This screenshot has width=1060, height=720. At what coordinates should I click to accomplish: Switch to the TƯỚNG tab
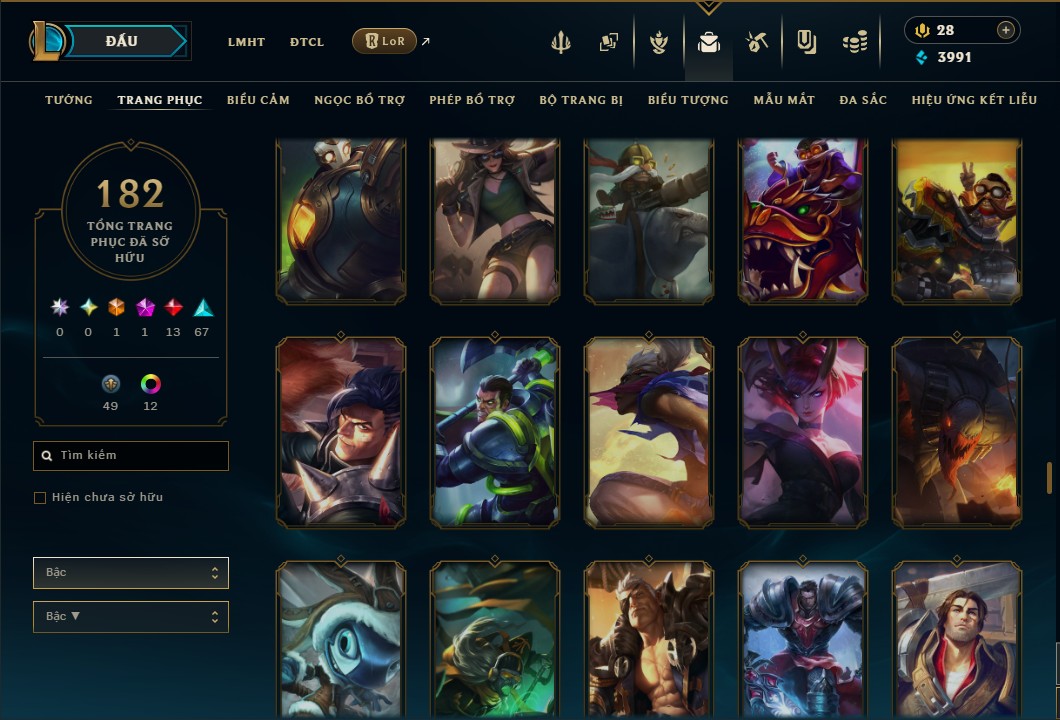69,100
